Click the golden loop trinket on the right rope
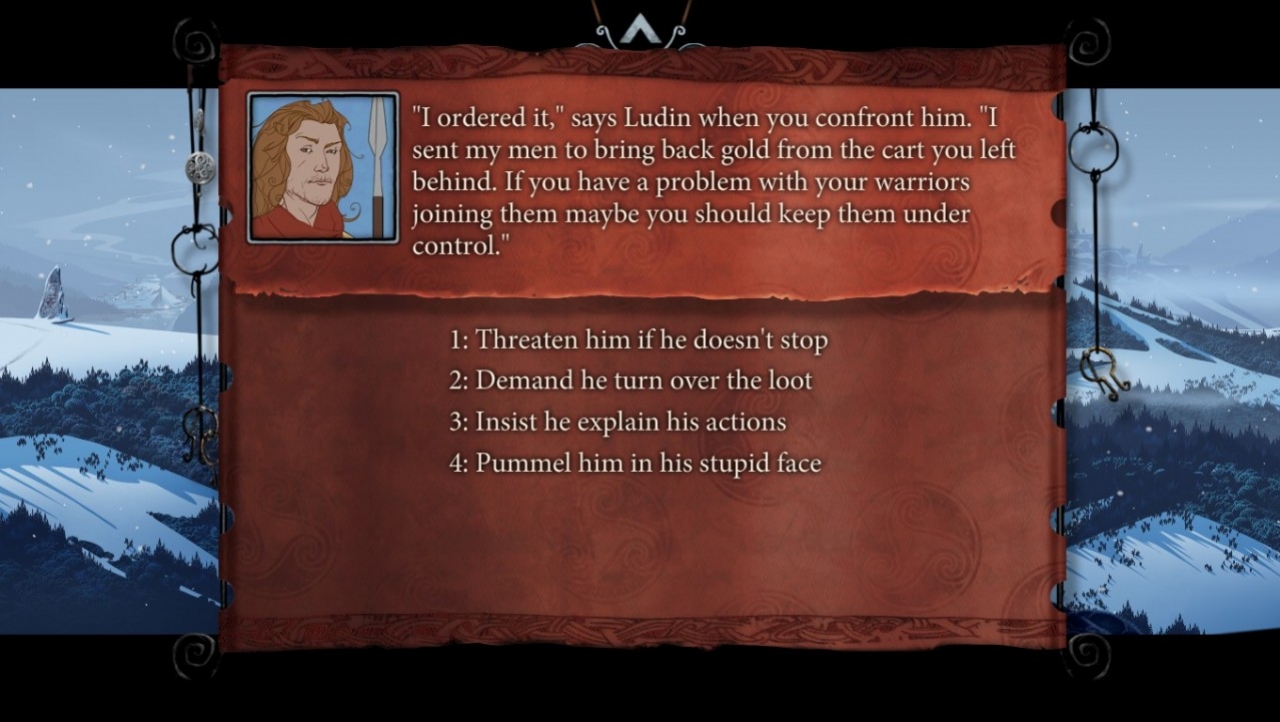Image resolution: width=1280 pixels, height=722 pixels. [x=1093, y=150]
